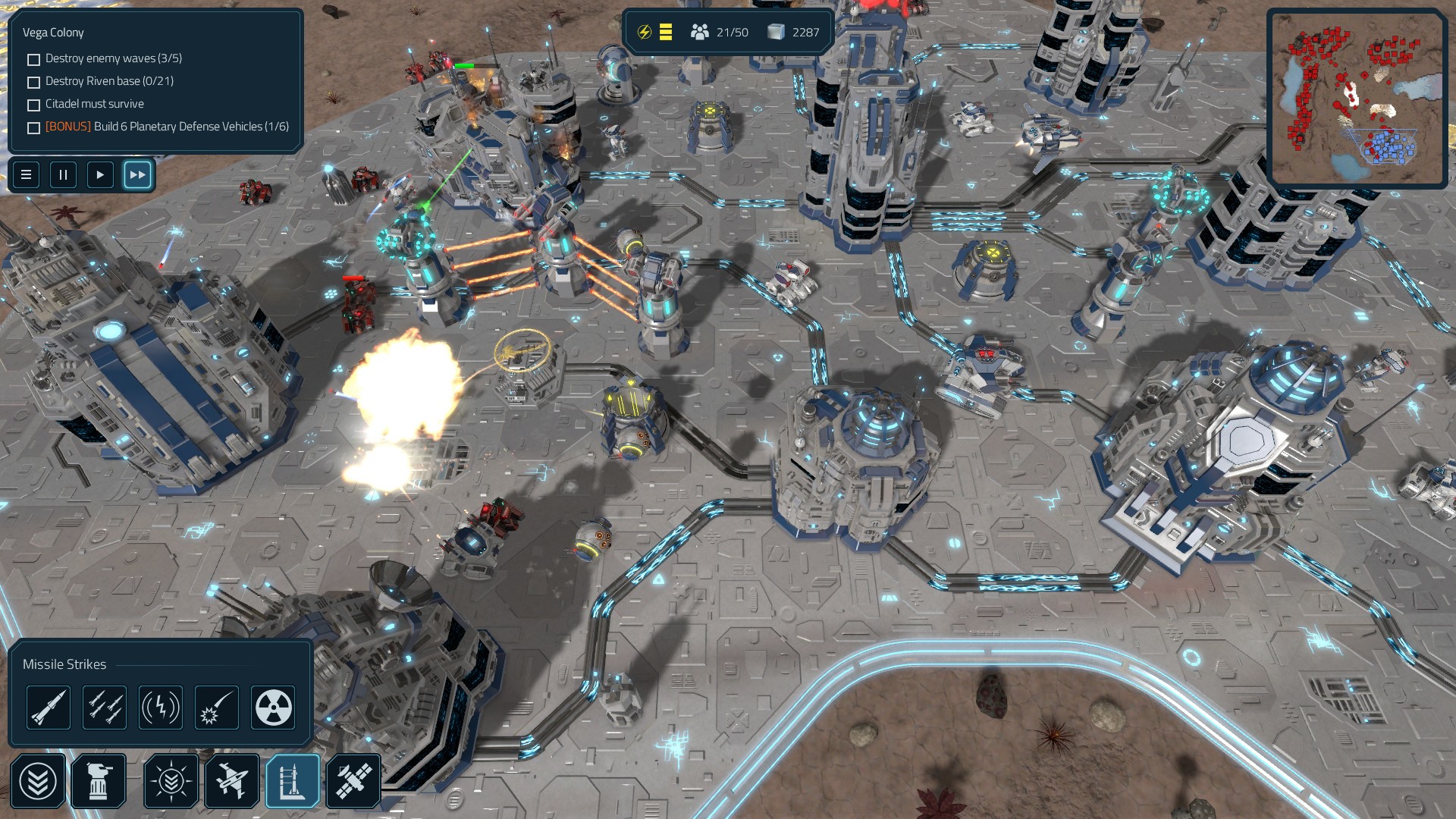Select the multi-missile barrage strike

tap(105, 707)
